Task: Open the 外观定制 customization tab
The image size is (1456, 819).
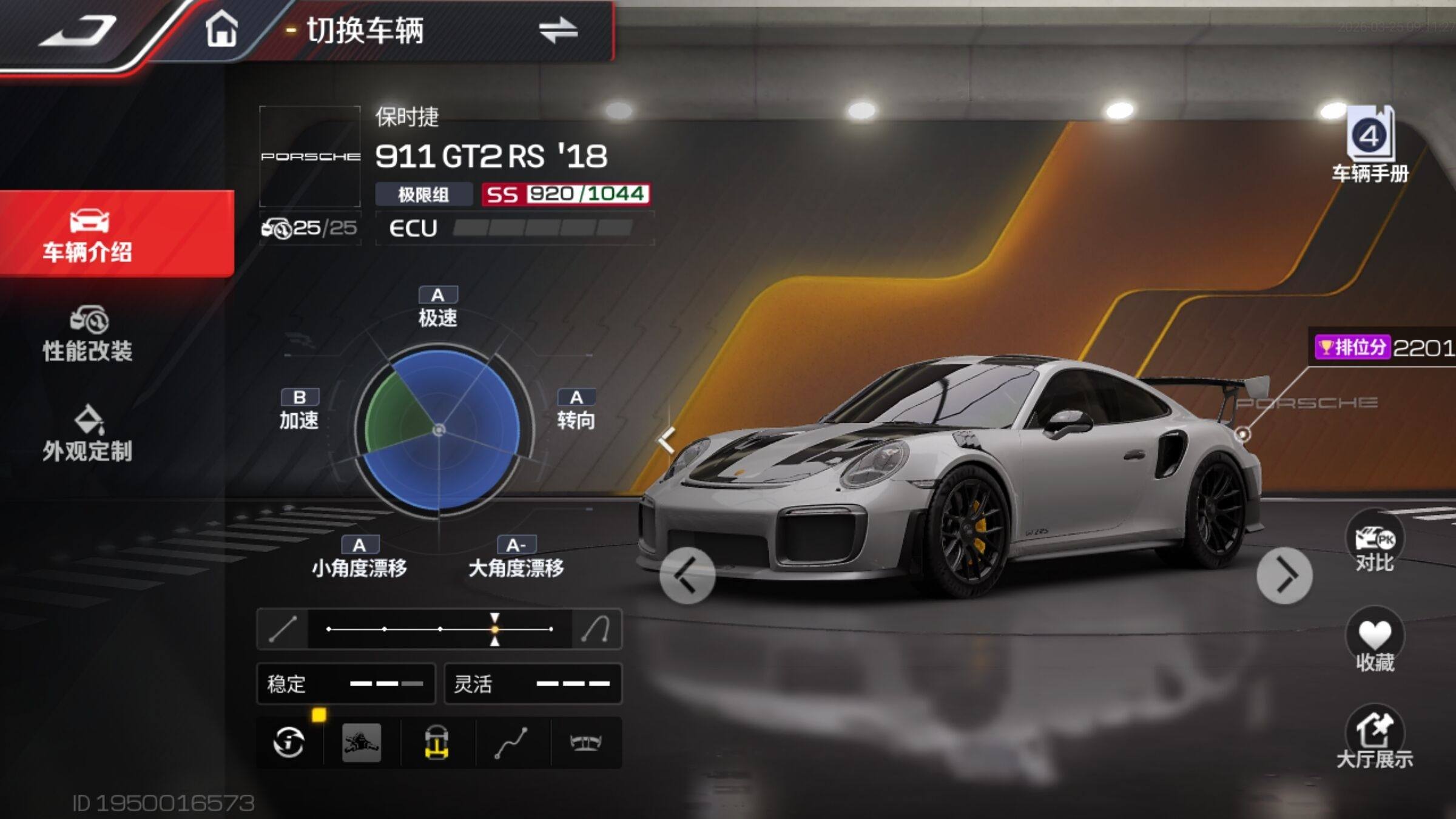Action: click(88, 434)
